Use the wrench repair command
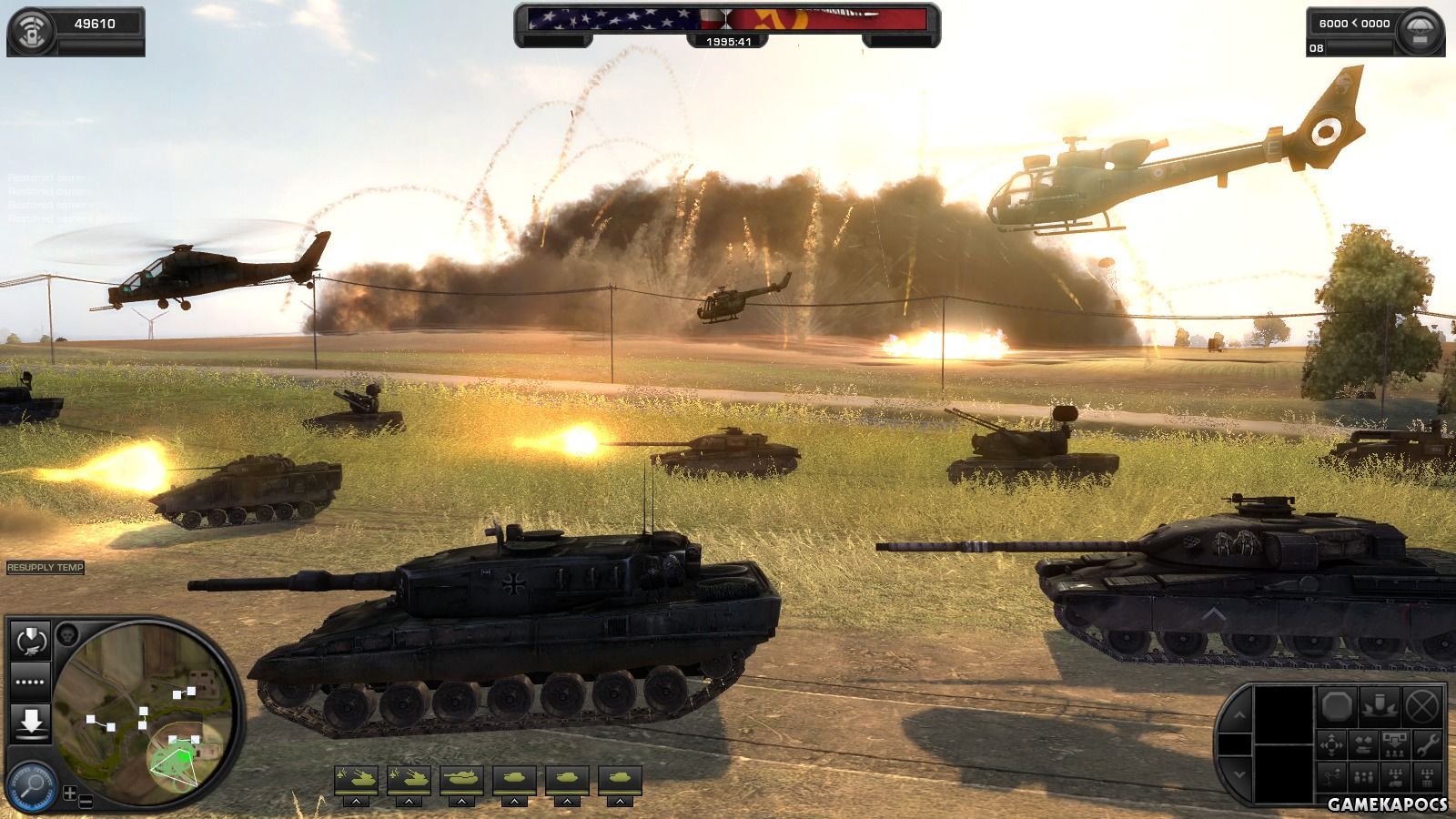Image resolution: width=1456 pixels, height=819 pixels. click(1429, 746)
